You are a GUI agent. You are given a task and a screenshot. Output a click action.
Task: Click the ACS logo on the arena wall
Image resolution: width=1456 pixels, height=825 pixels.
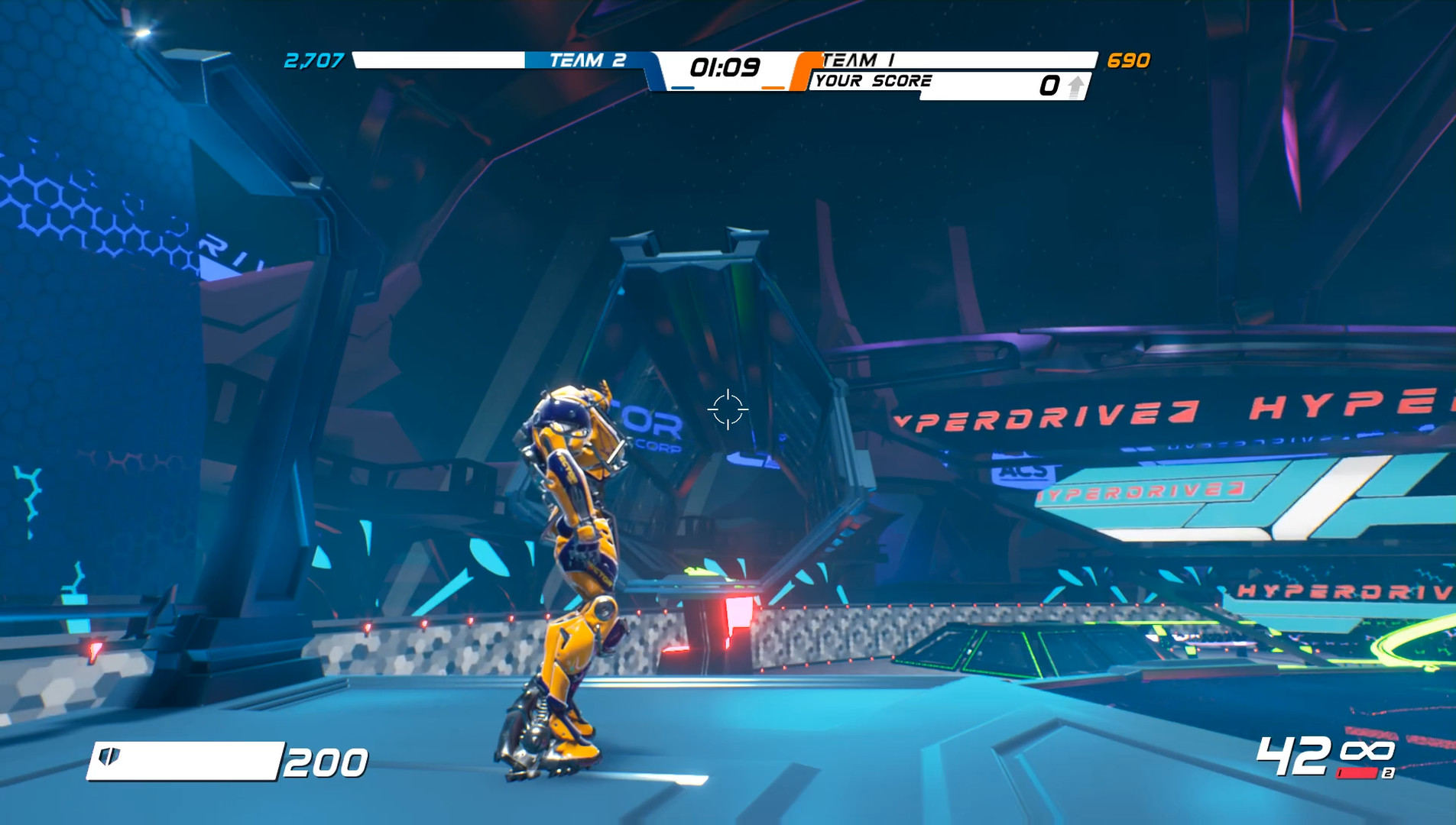click(x=1024, y=473)
